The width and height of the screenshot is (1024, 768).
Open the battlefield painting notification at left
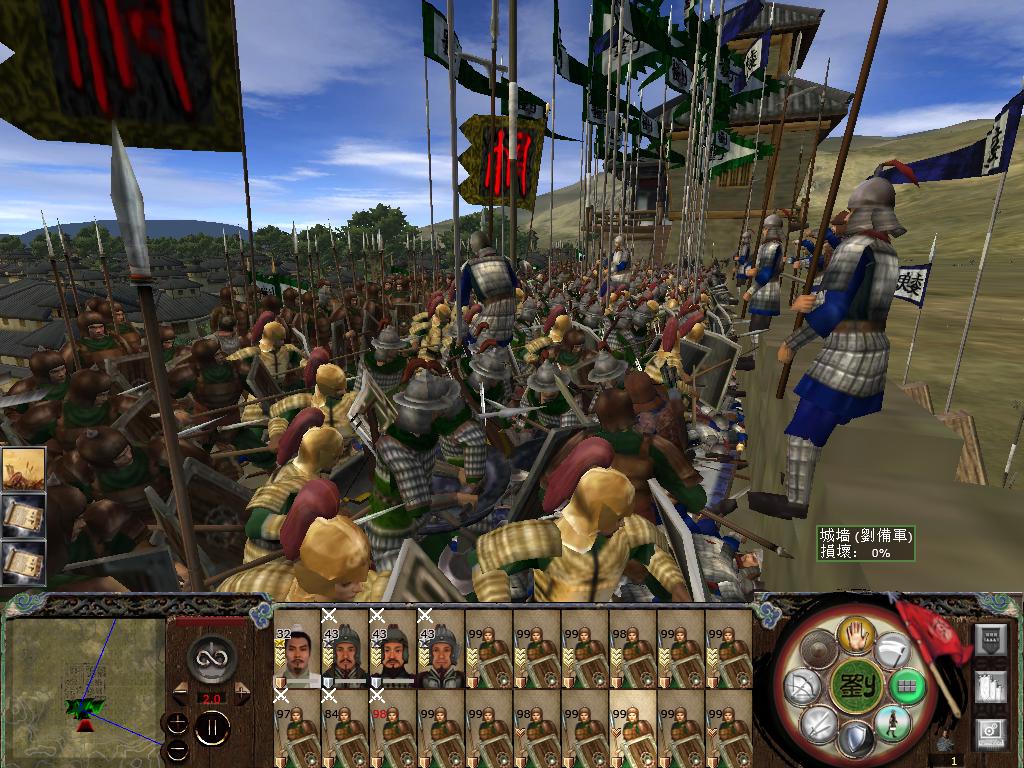[x=22, y=468]
